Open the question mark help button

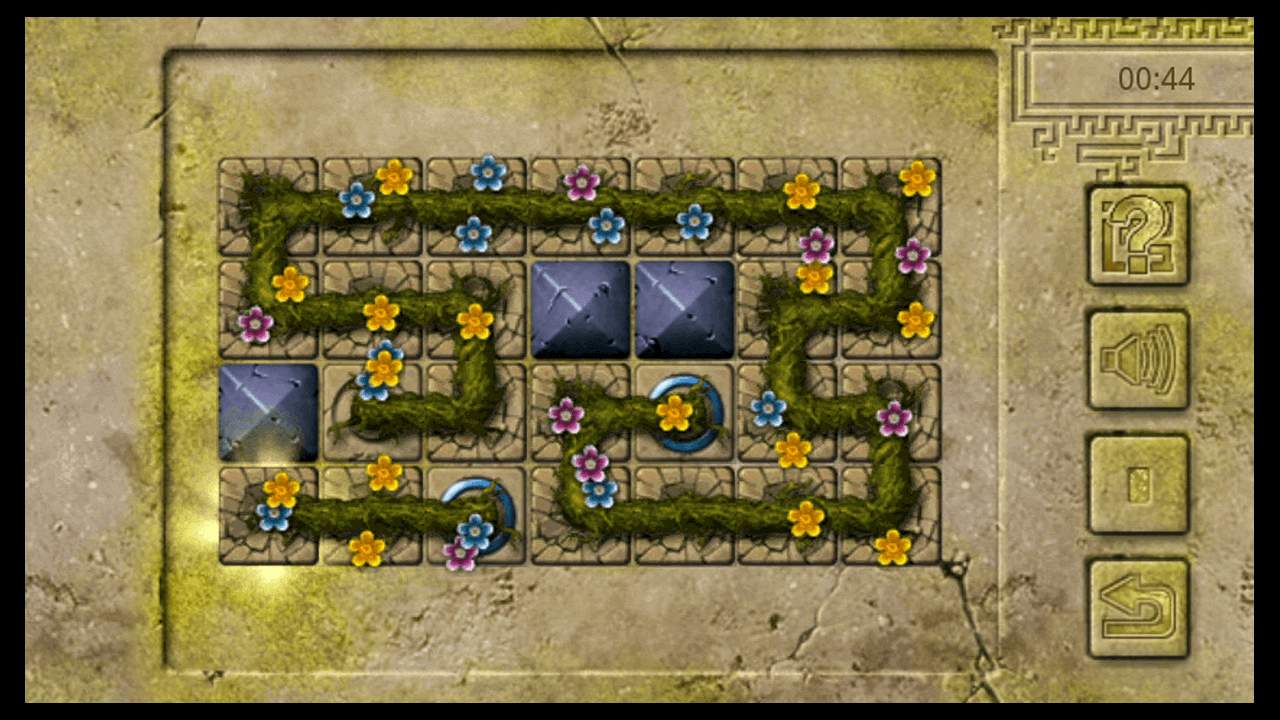(1138, 235)
